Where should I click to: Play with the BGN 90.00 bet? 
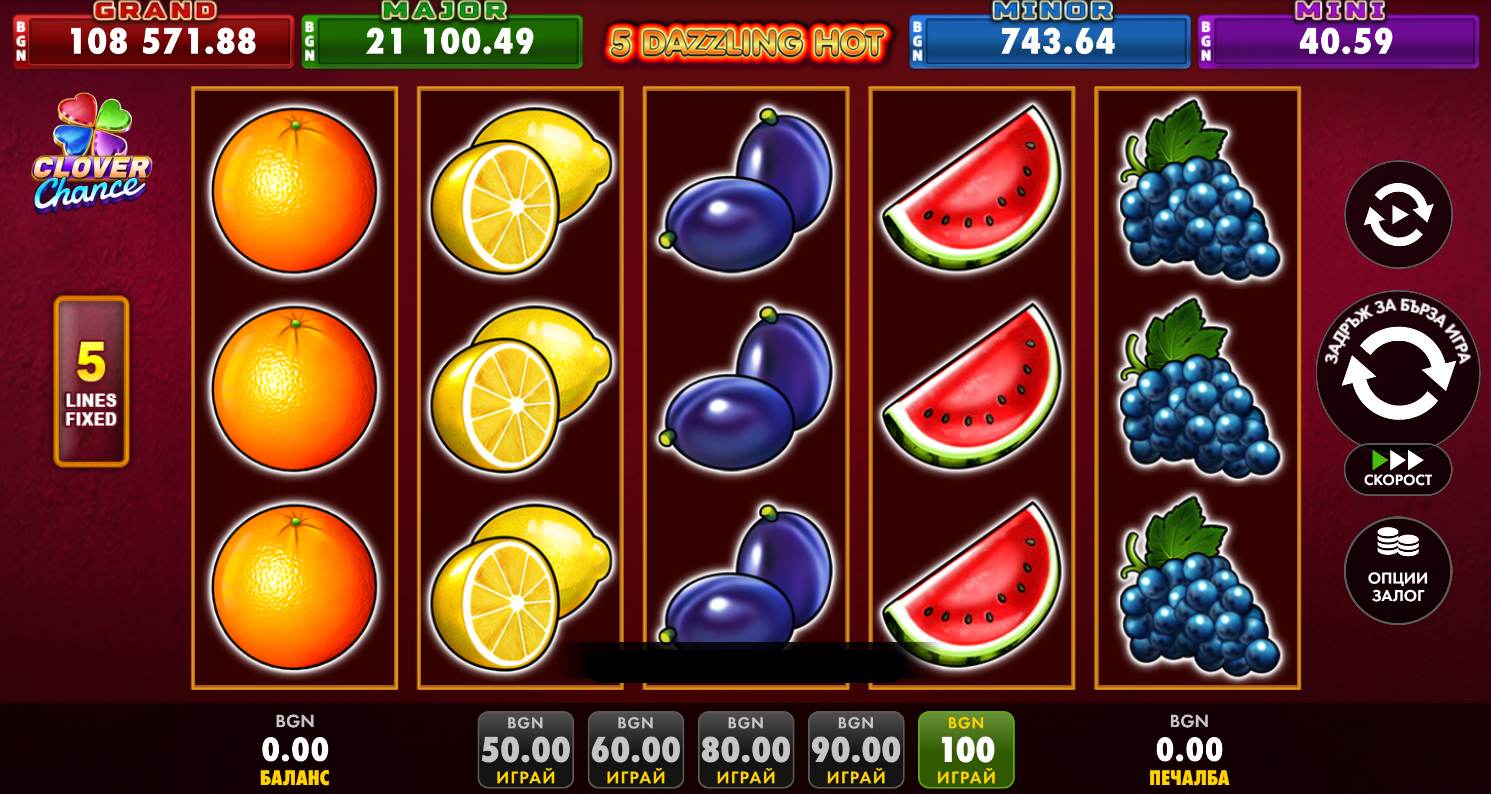pyautogui.click(x=855, y=750)
